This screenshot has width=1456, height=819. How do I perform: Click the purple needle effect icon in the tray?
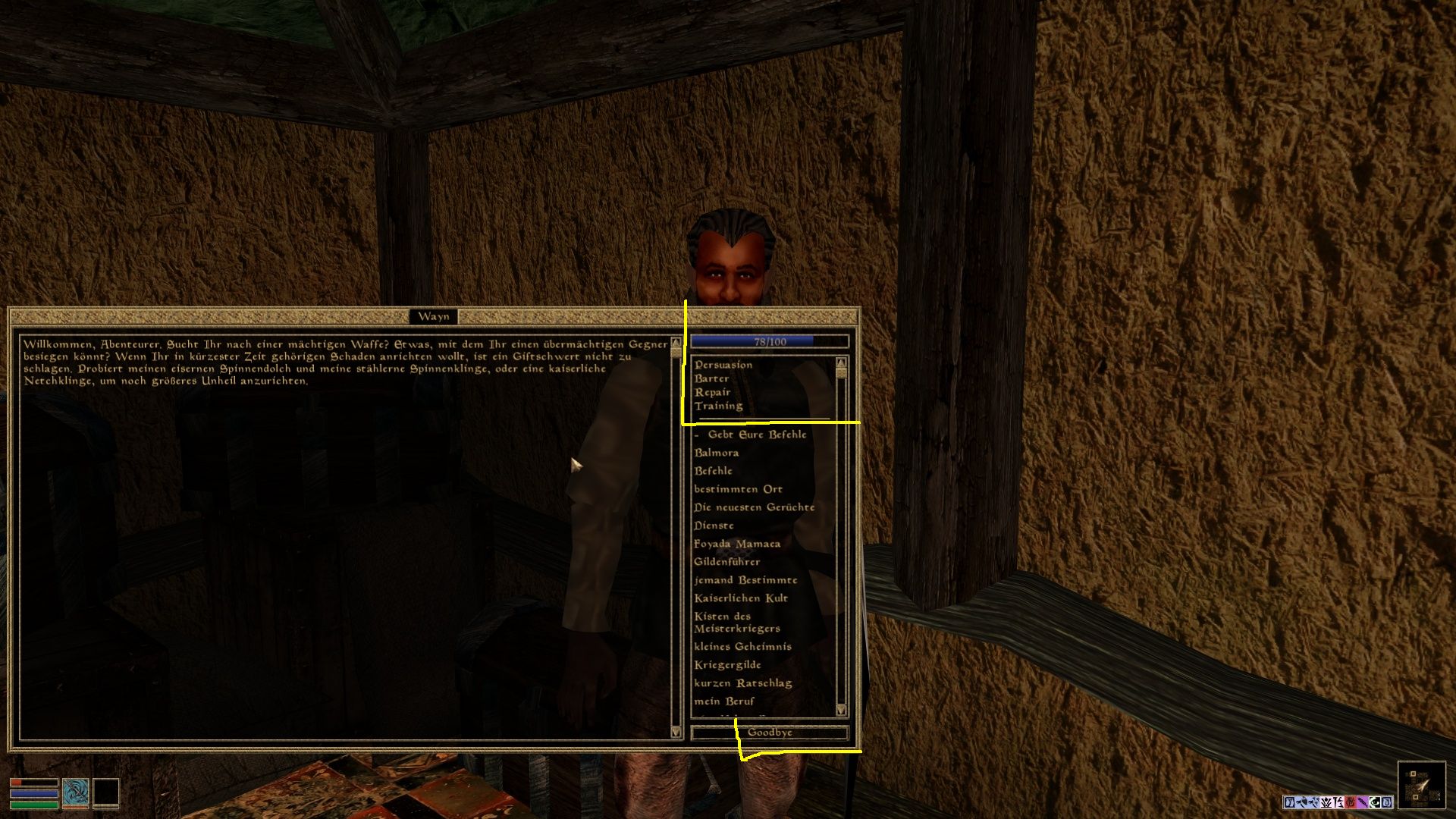coord(1362,802)
